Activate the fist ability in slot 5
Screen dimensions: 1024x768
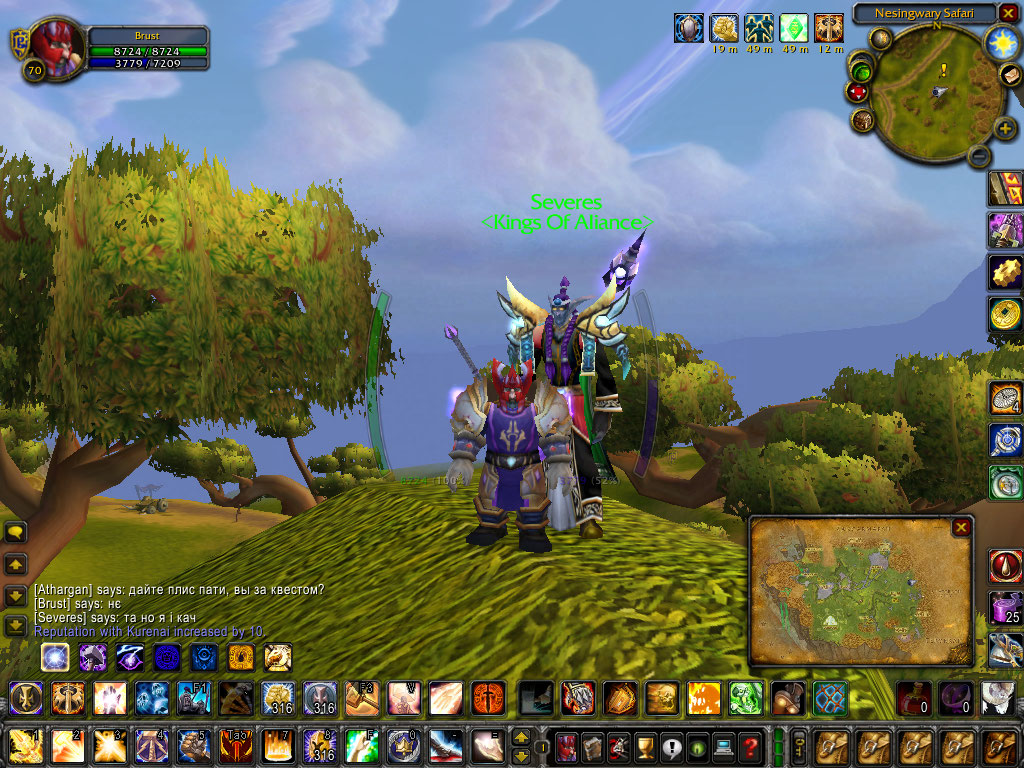click(191, 745)
